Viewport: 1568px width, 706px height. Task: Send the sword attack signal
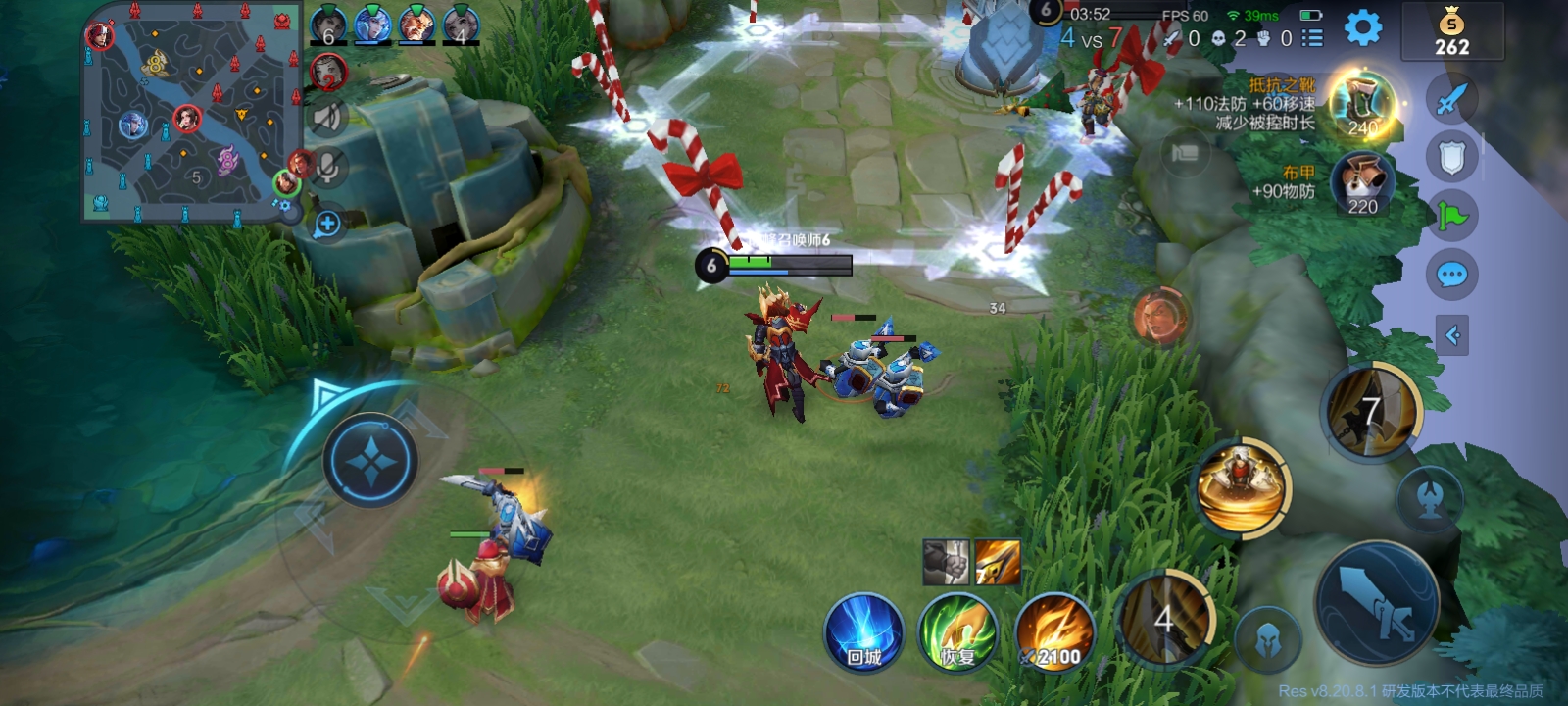[x=1451, y=98]
